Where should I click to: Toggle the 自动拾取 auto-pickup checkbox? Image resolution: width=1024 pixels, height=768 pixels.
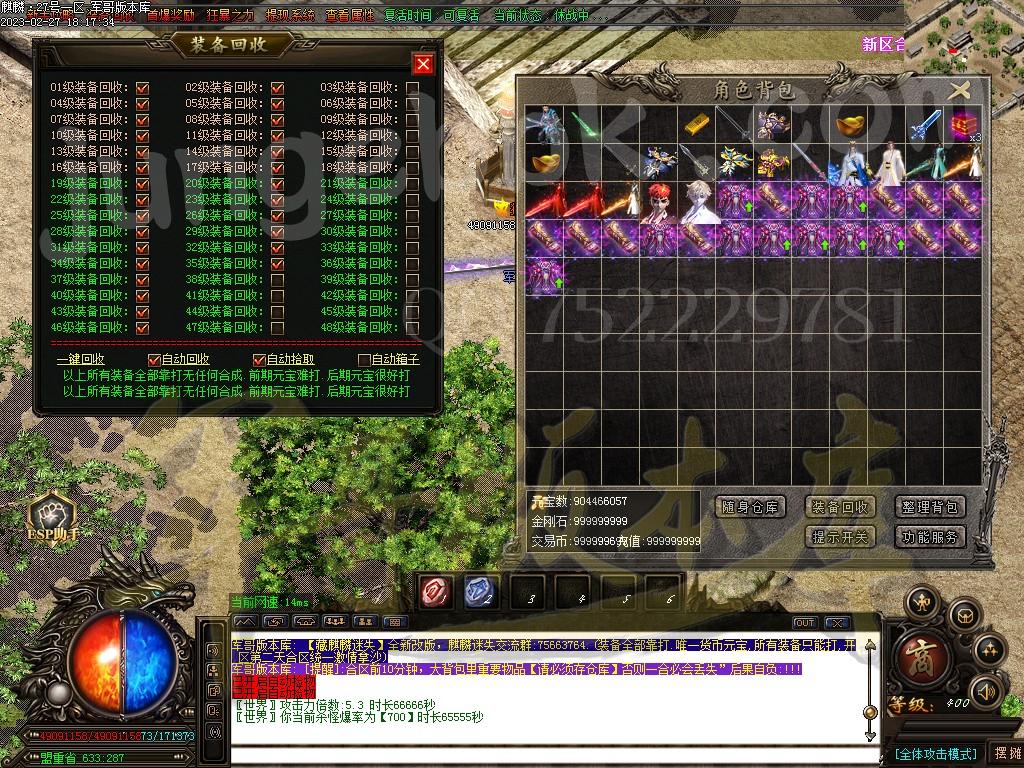point(259,360)
